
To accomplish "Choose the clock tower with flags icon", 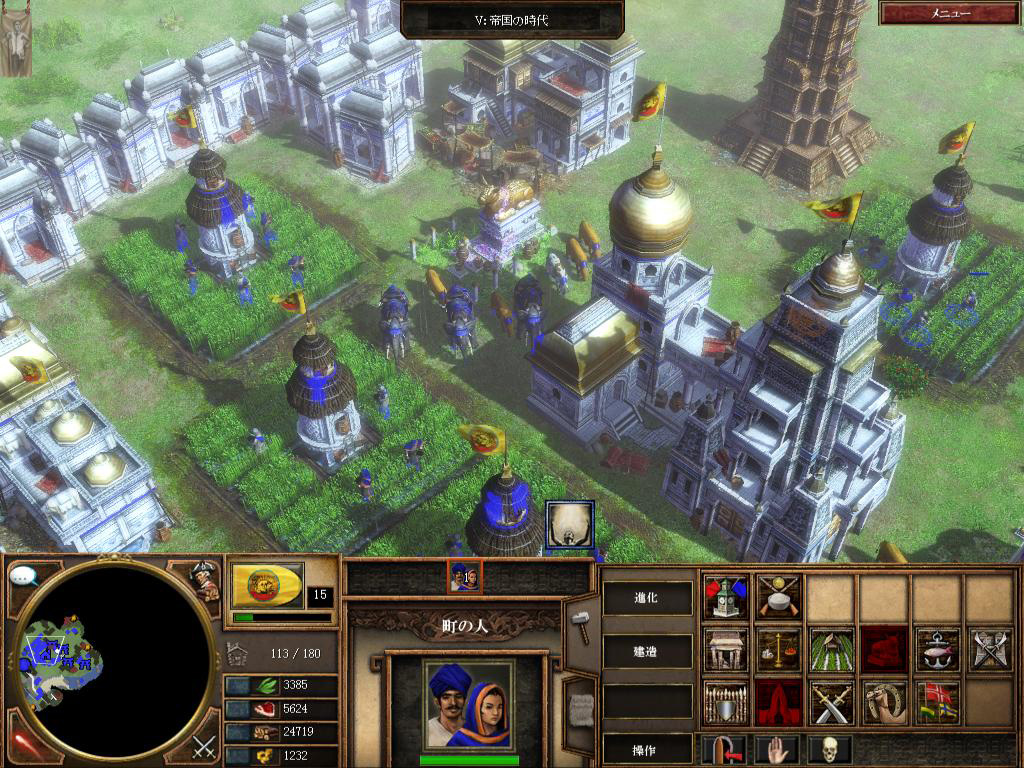I will point(725,596).
